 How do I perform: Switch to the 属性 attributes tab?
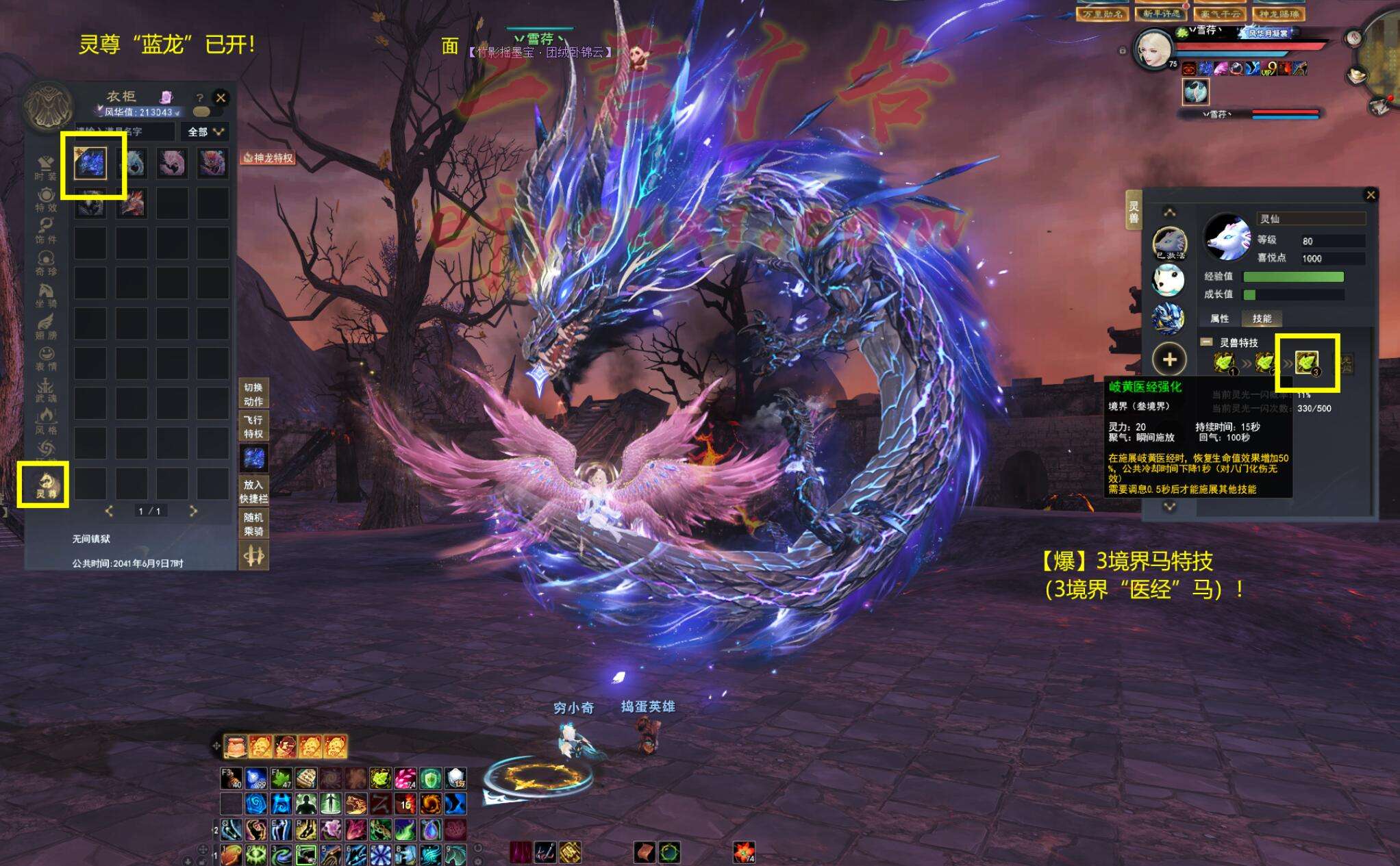tap(1219, 318)
